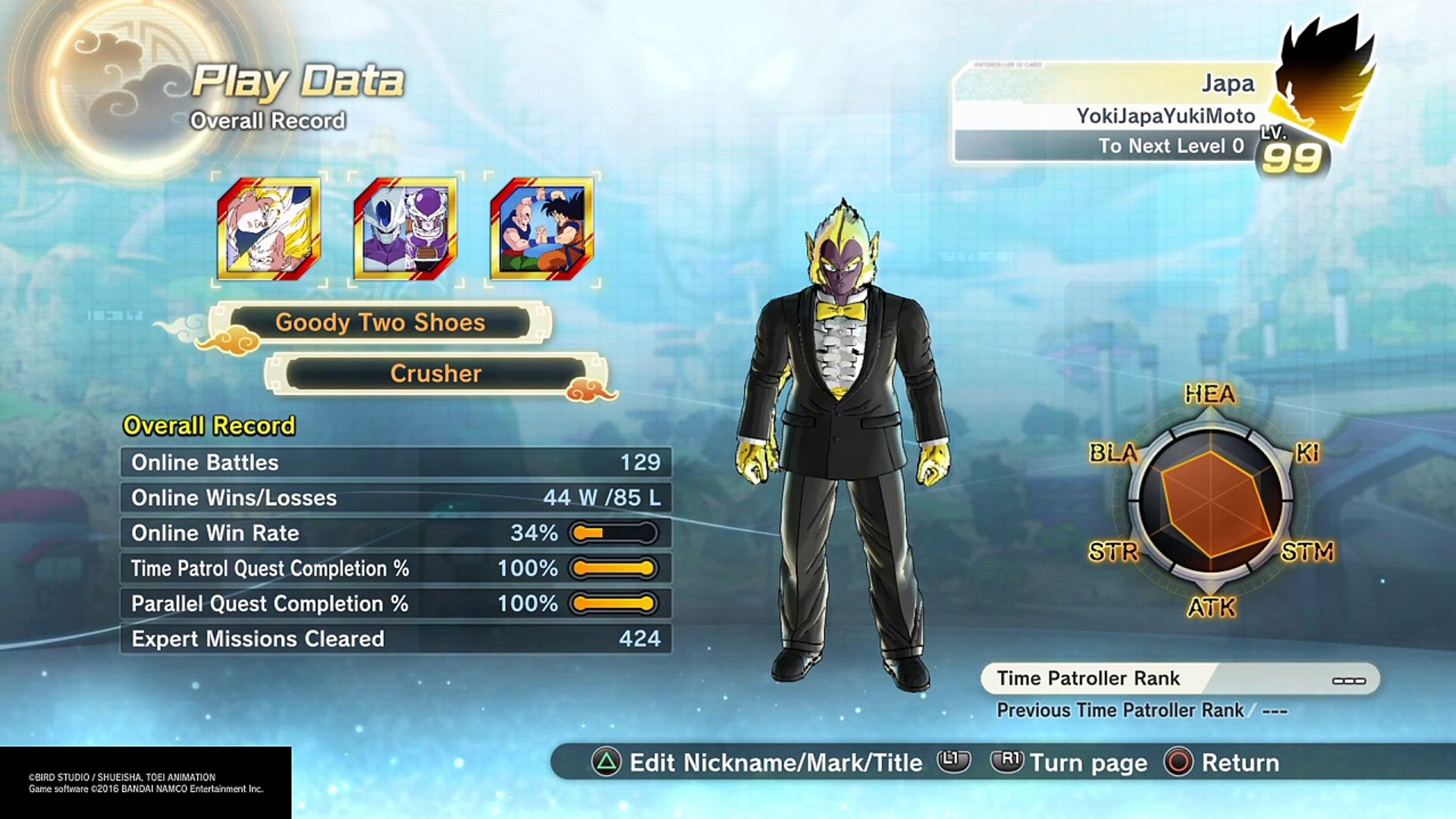Viewport: 1456px width, 819px height.
Task: Click the Turn page option
Action: (x=1071, y=762)
